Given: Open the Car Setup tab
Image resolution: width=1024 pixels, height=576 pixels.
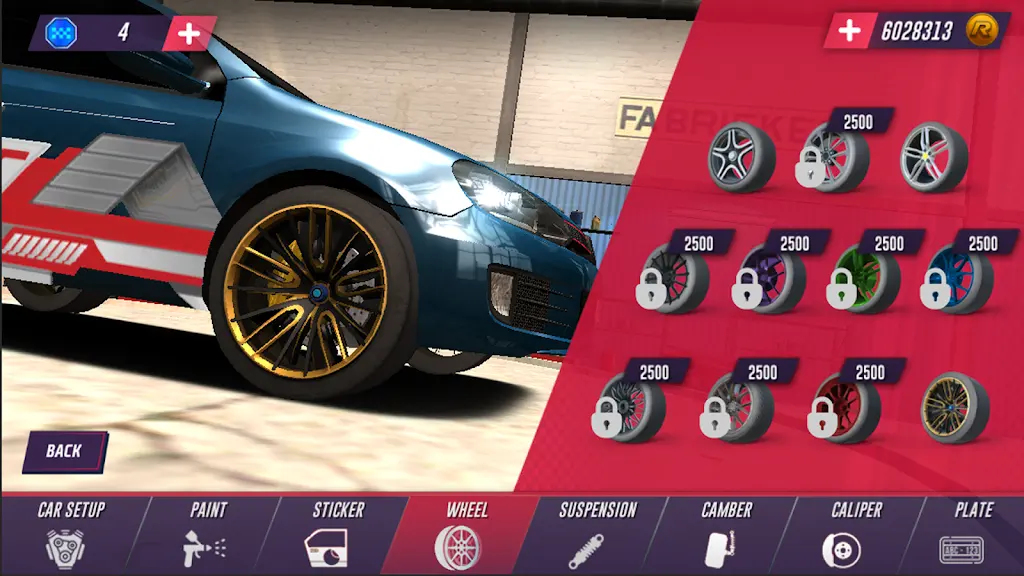Looking at the screenshot, I should tap(71, 534).
